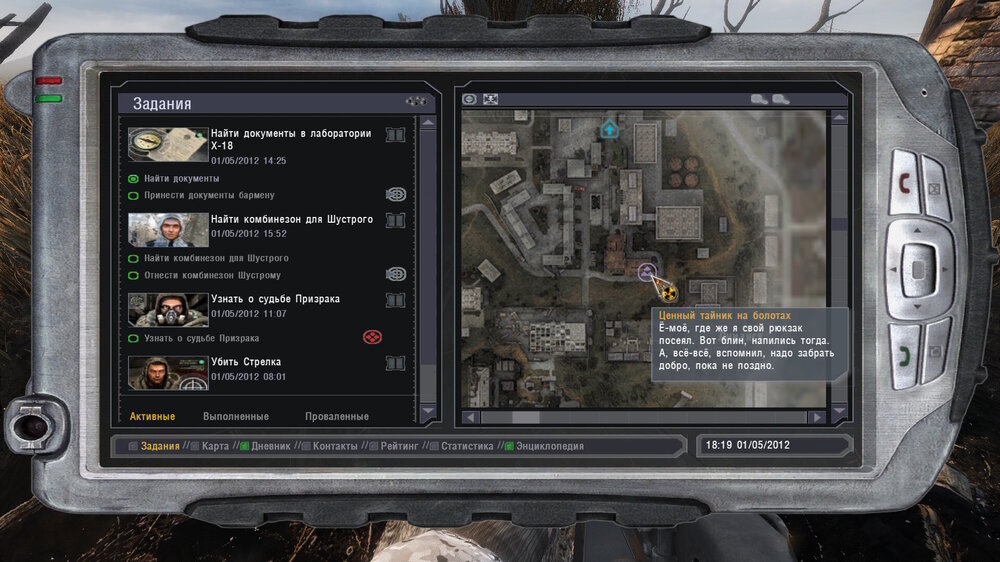Open description of X-18 documents task
Image resolution: width=1000 pixels, height=562 pixels.
click(x=395, y=135)
